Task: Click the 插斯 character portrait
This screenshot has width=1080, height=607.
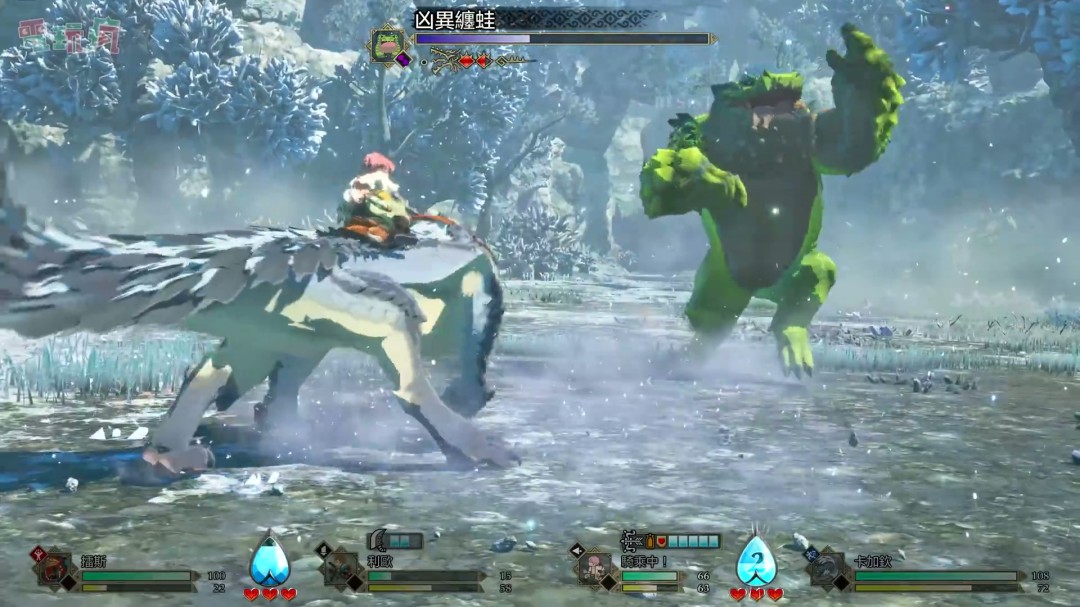Action: (x=55, y=569)
